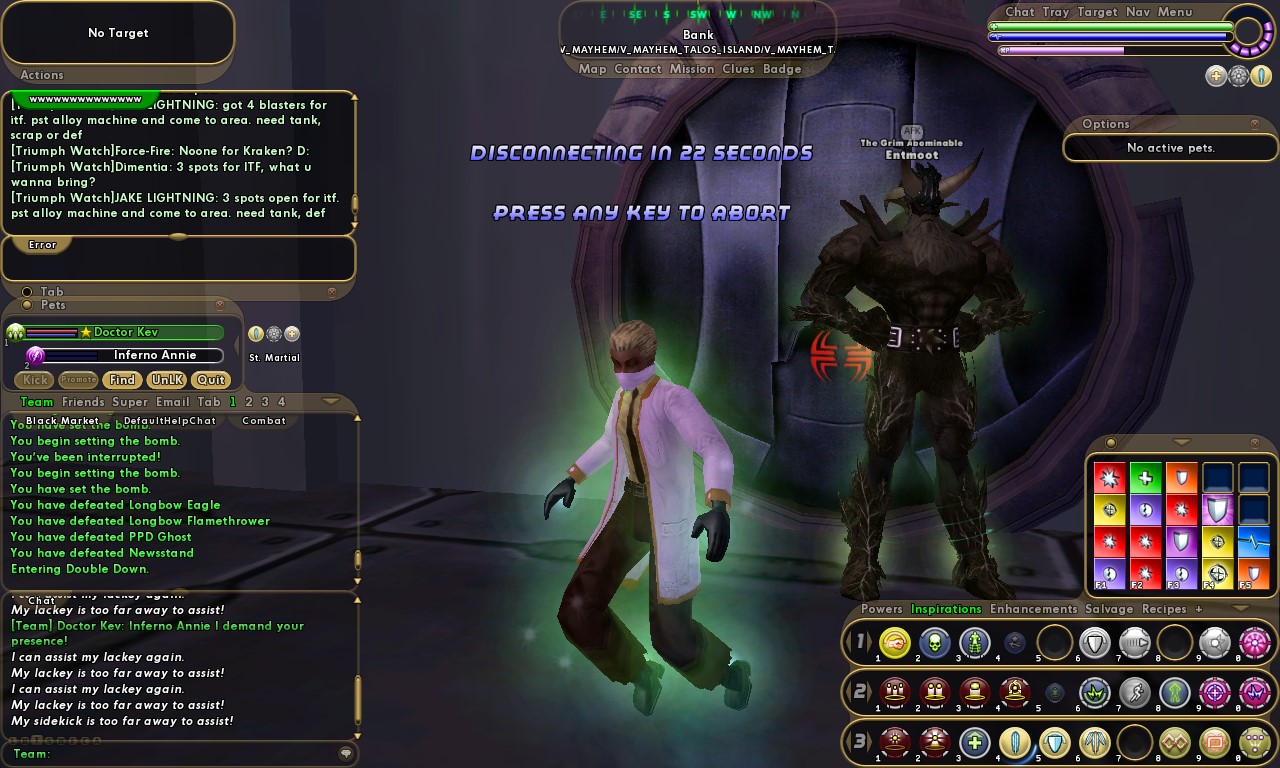The image size is (1280, 768).
Task: Click the UnLK button in team window
Action: pyautogui.click(x=166, y=380)
